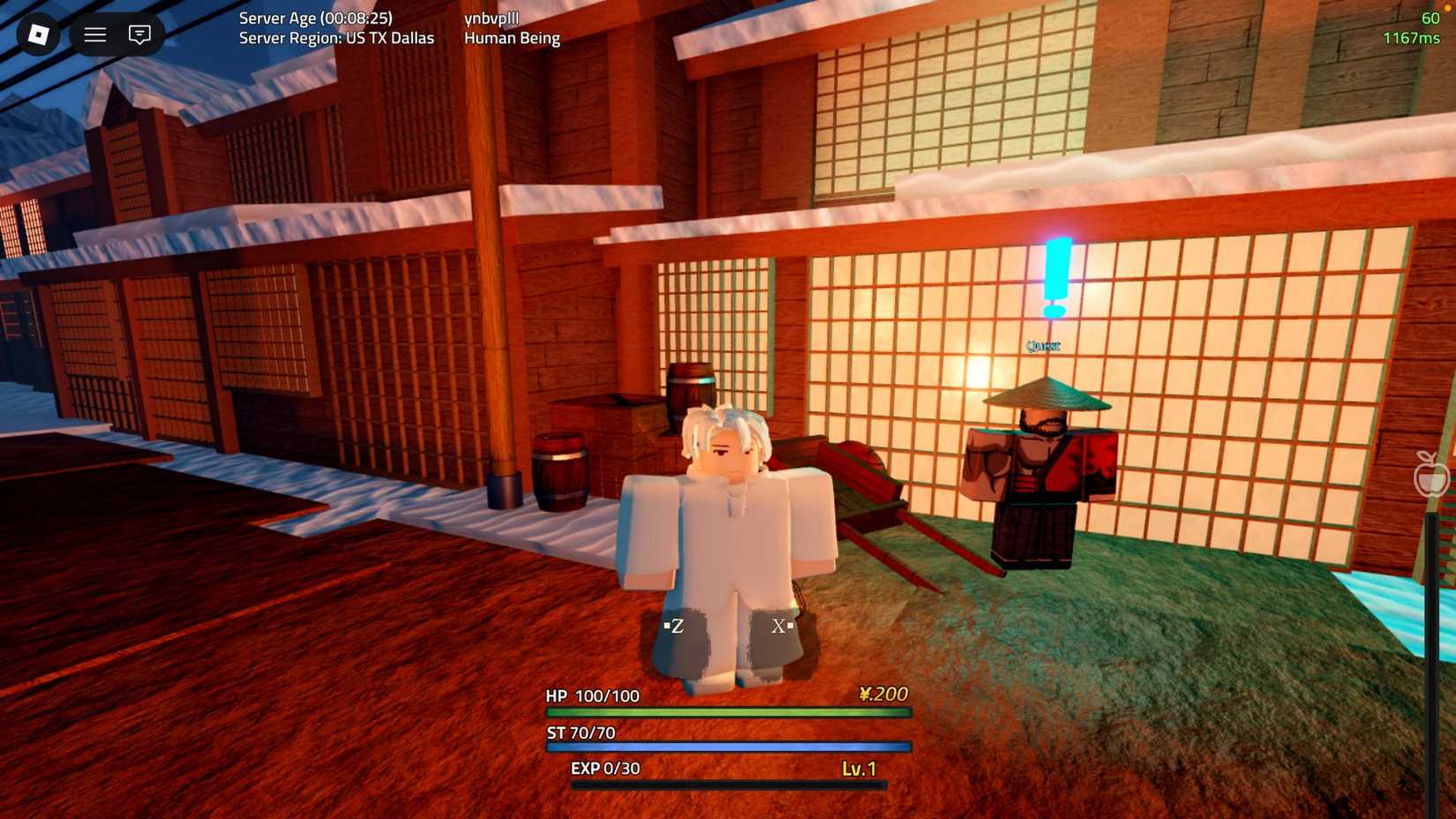The height and width of the screenshot is (819, 1456).
Task: Click the 1167ms ping indicator
Action: (x=1413, y=37)
